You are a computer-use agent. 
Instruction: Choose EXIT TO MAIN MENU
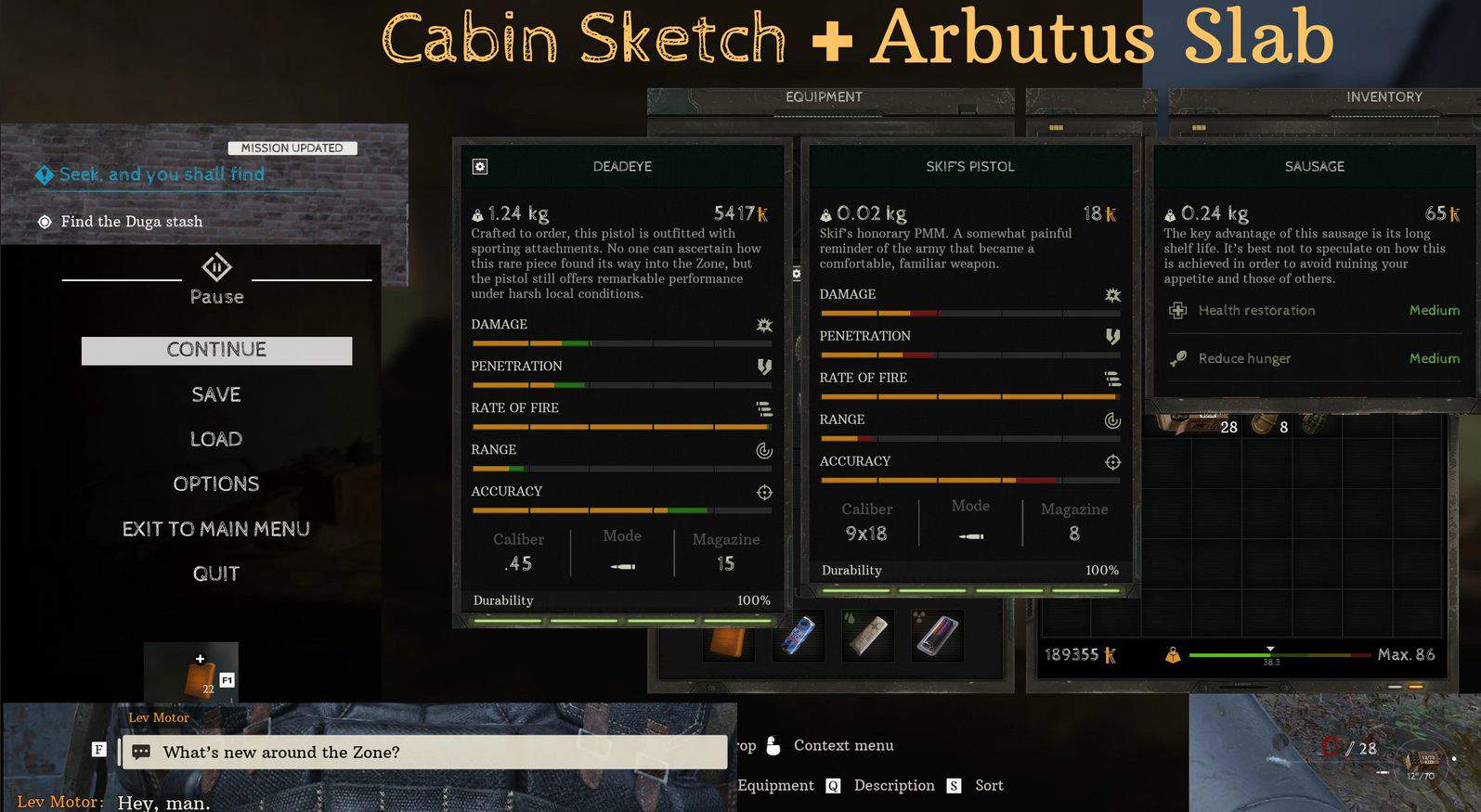pyautogui.click(x=216, y=529)
